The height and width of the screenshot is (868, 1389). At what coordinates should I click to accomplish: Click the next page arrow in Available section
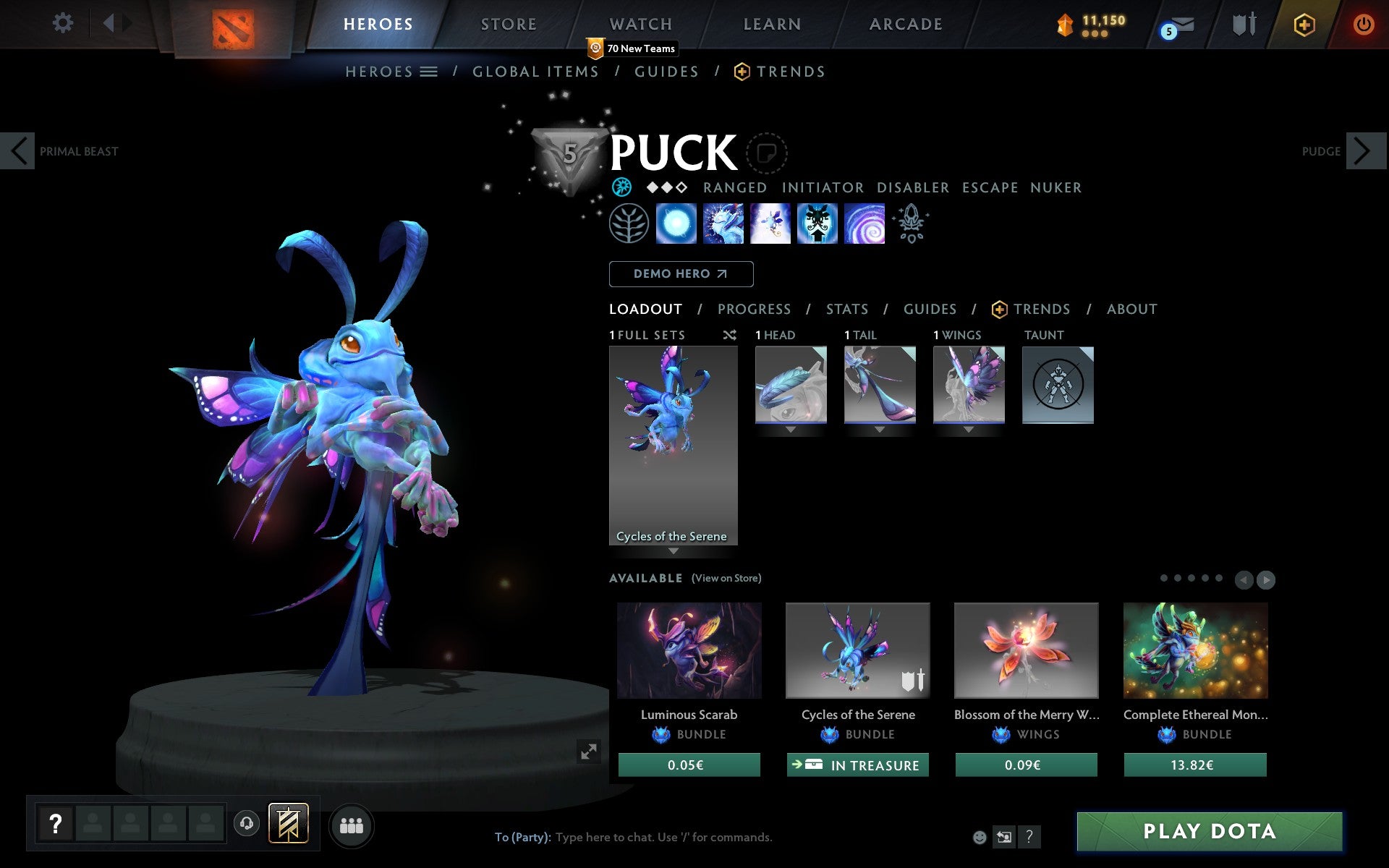1267,579
